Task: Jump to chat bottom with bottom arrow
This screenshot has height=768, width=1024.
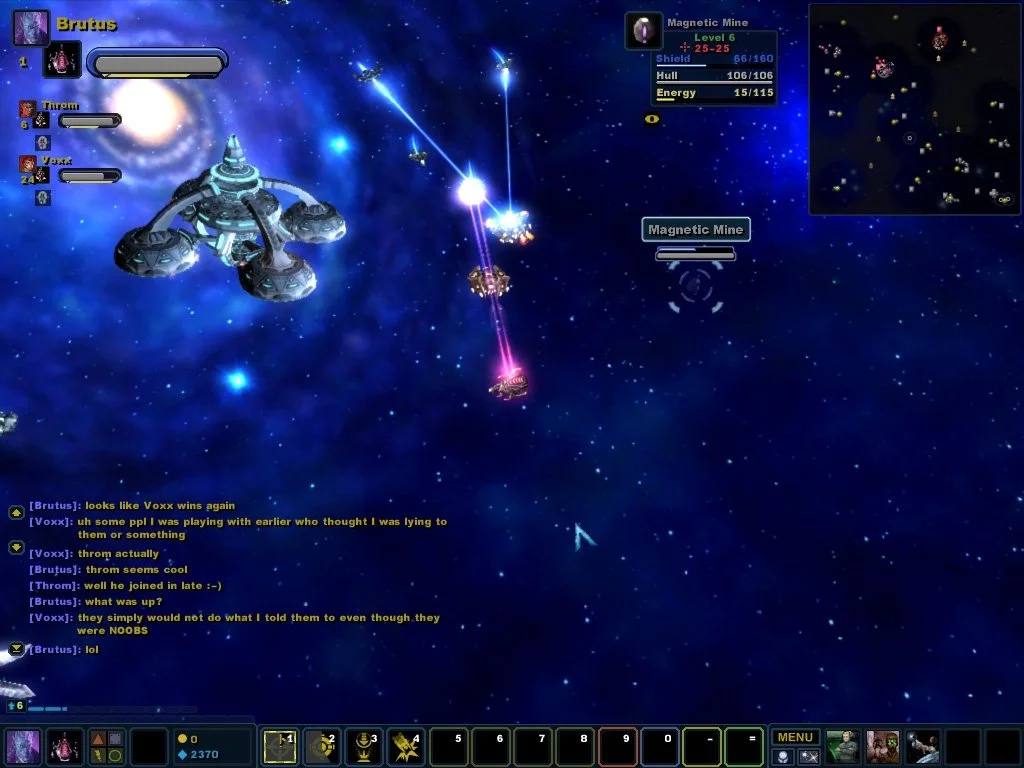Action: point(16,650)
